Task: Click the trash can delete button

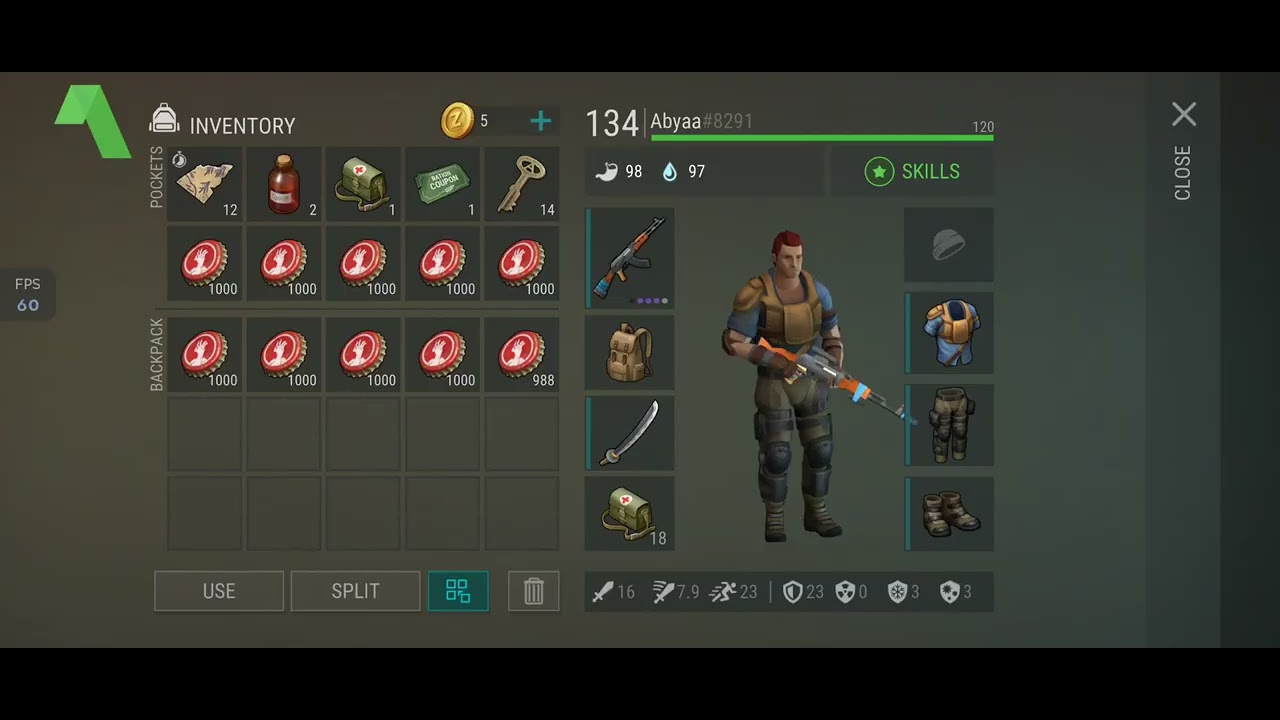Action: (533, 591)
